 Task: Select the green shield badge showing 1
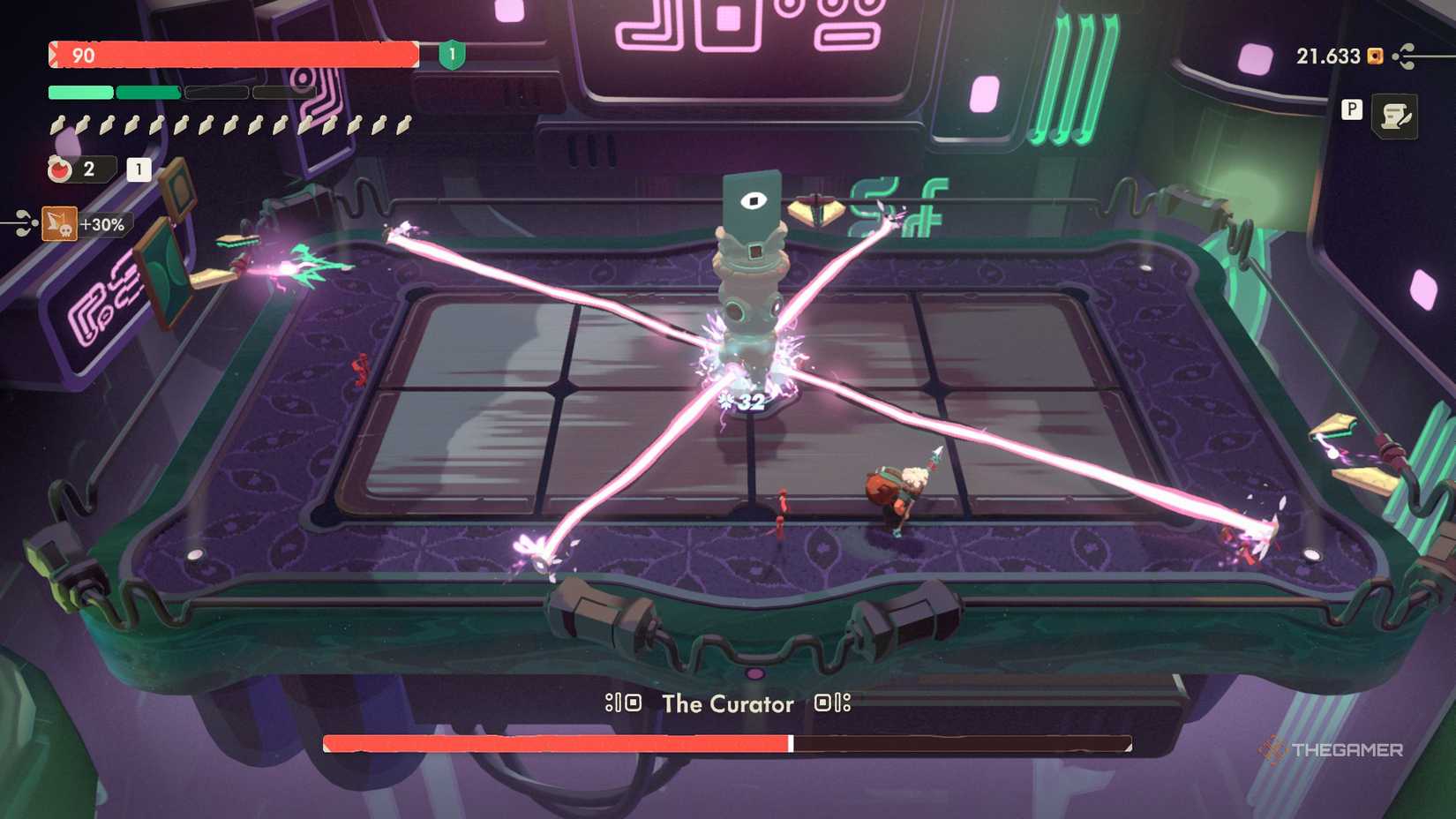tap(450, 55)
